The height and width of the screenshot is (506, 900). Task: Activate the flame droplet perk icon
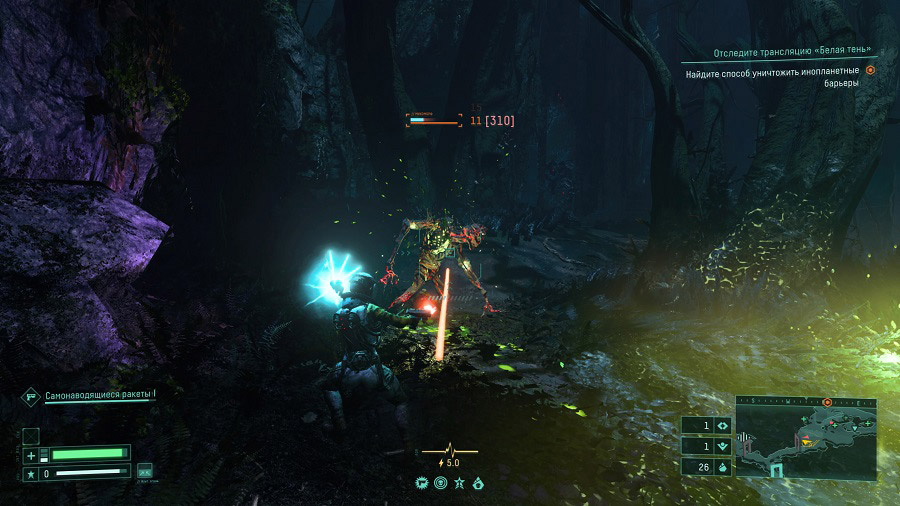pyautogui.click(x=477, y=483)
